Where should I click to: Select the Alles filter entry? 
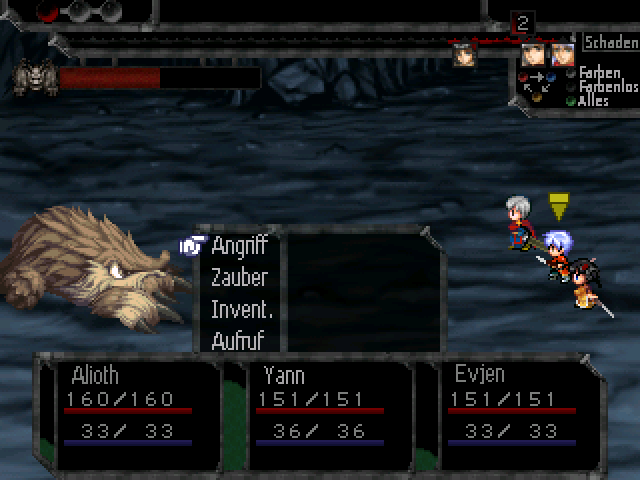pos(593,101)
